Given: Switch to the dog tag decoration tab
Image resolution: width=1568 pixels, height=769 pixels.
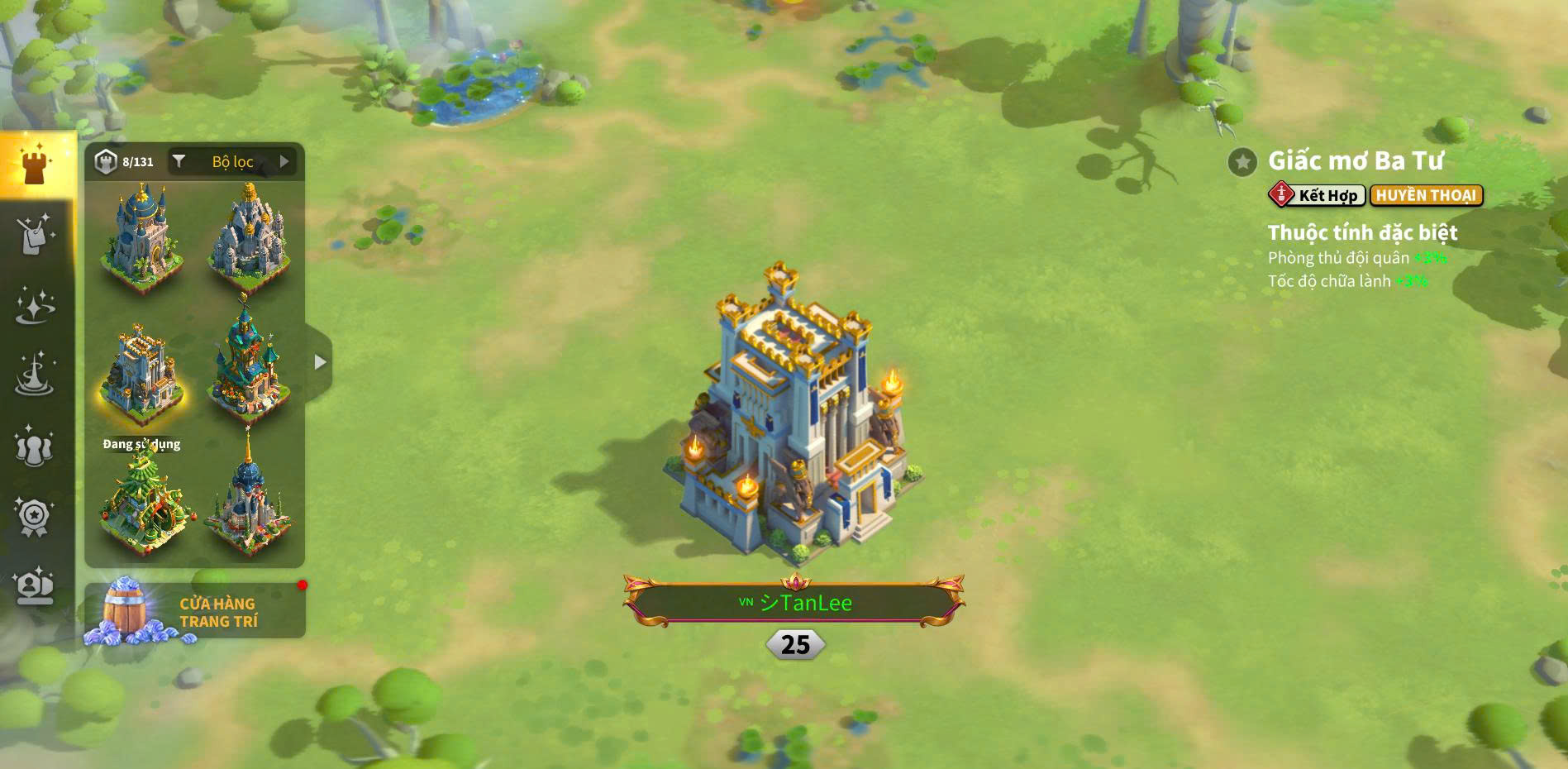Looking at the screenshot, I should coord(35,234).
